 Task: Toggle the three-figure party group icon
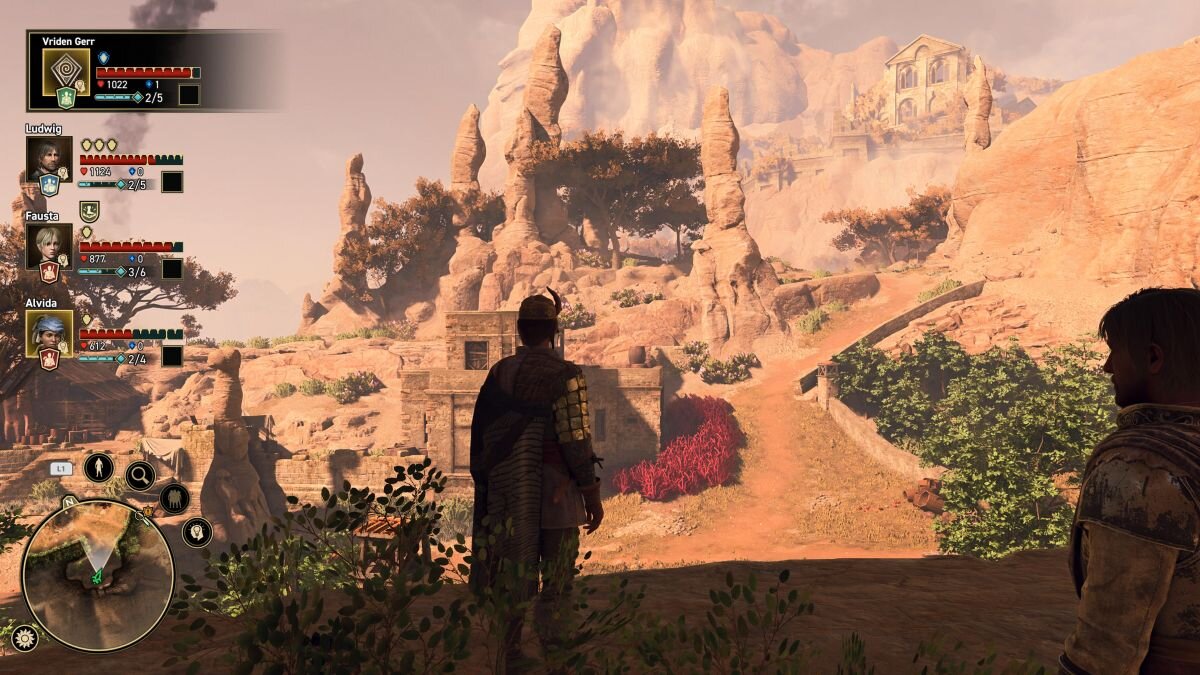[x=174, y=497]
